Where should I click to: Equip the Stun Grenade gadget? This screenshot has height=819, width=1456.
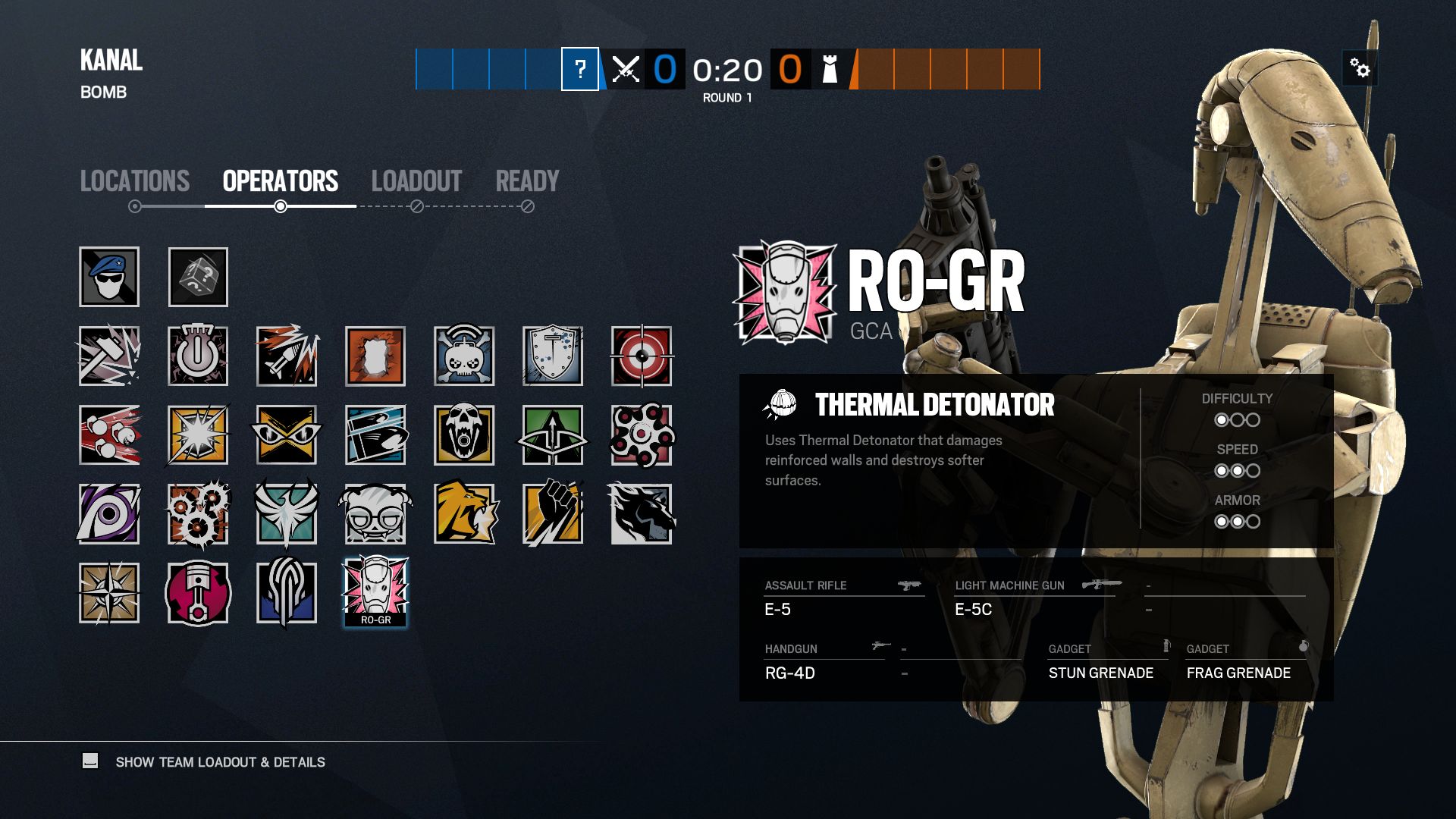1100,673
